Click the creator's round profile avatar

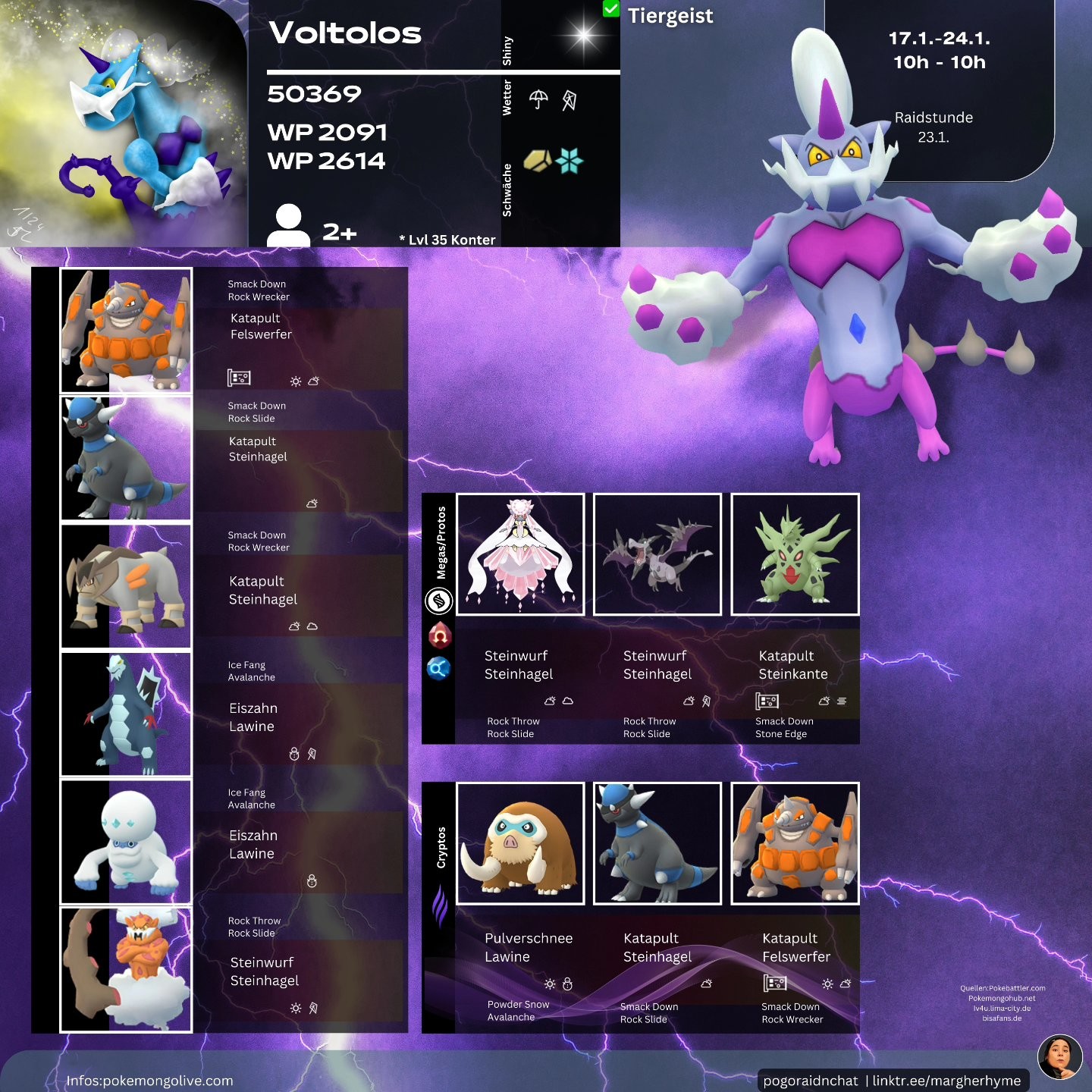click(1059, 1056)
